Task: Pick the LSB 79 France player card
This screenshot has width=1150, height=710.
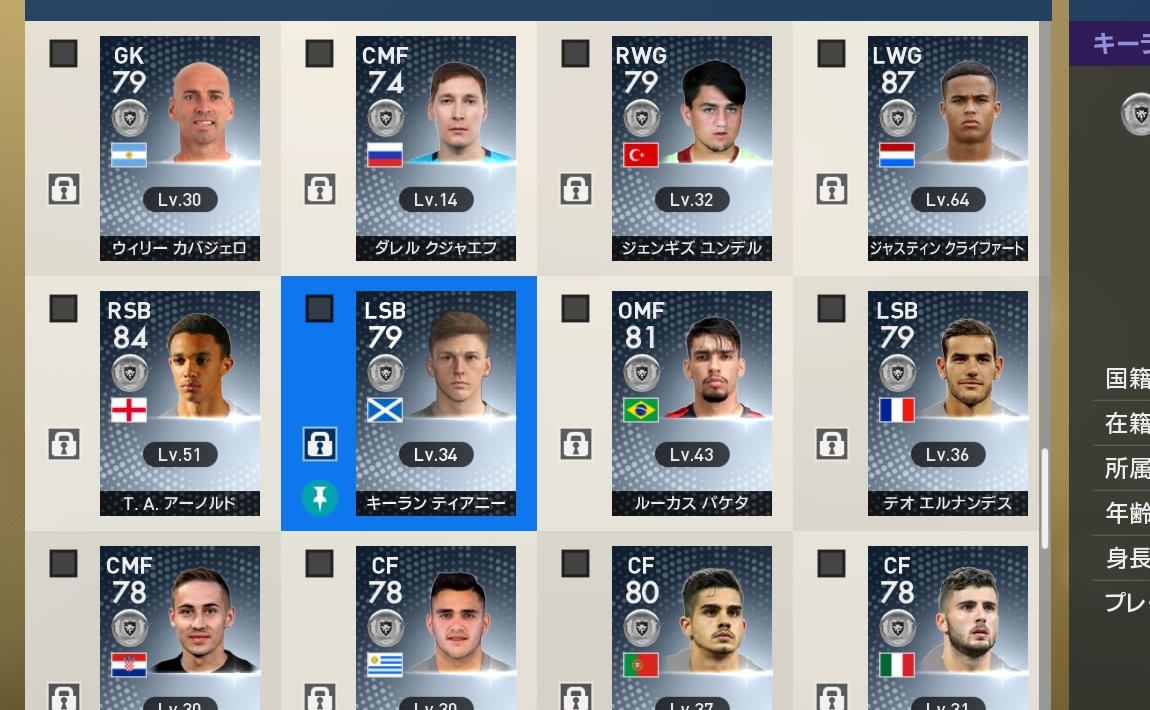Action: pyautogui.click(x=948, y=403)
